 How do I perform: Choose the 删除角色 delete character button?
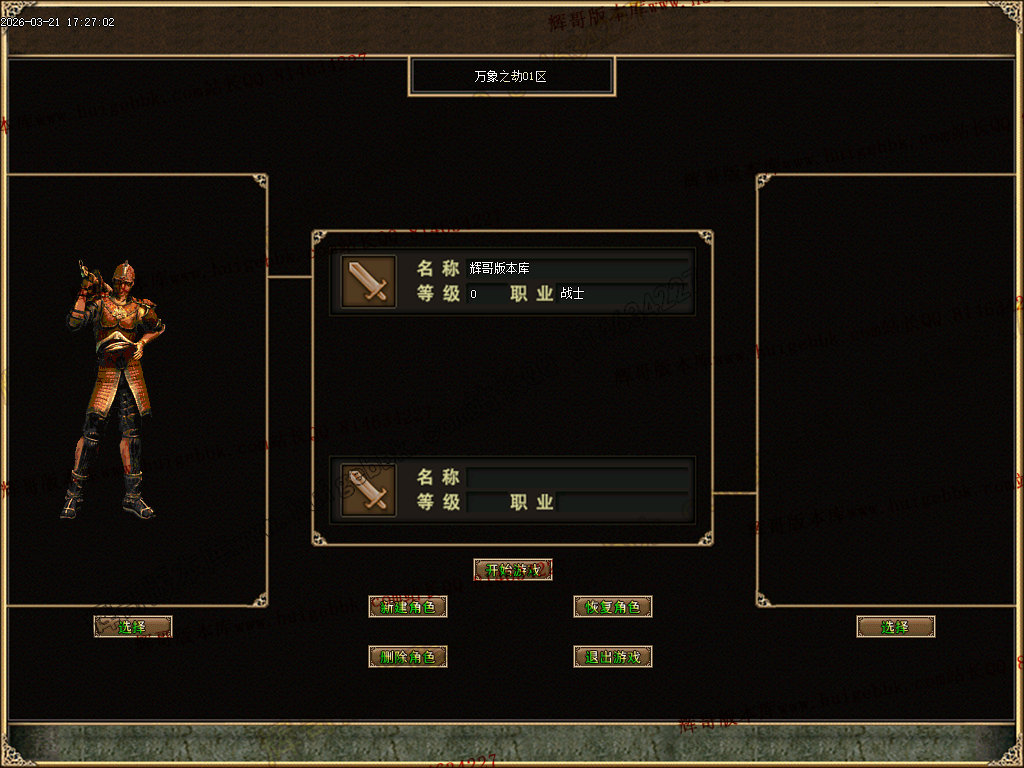408,656
